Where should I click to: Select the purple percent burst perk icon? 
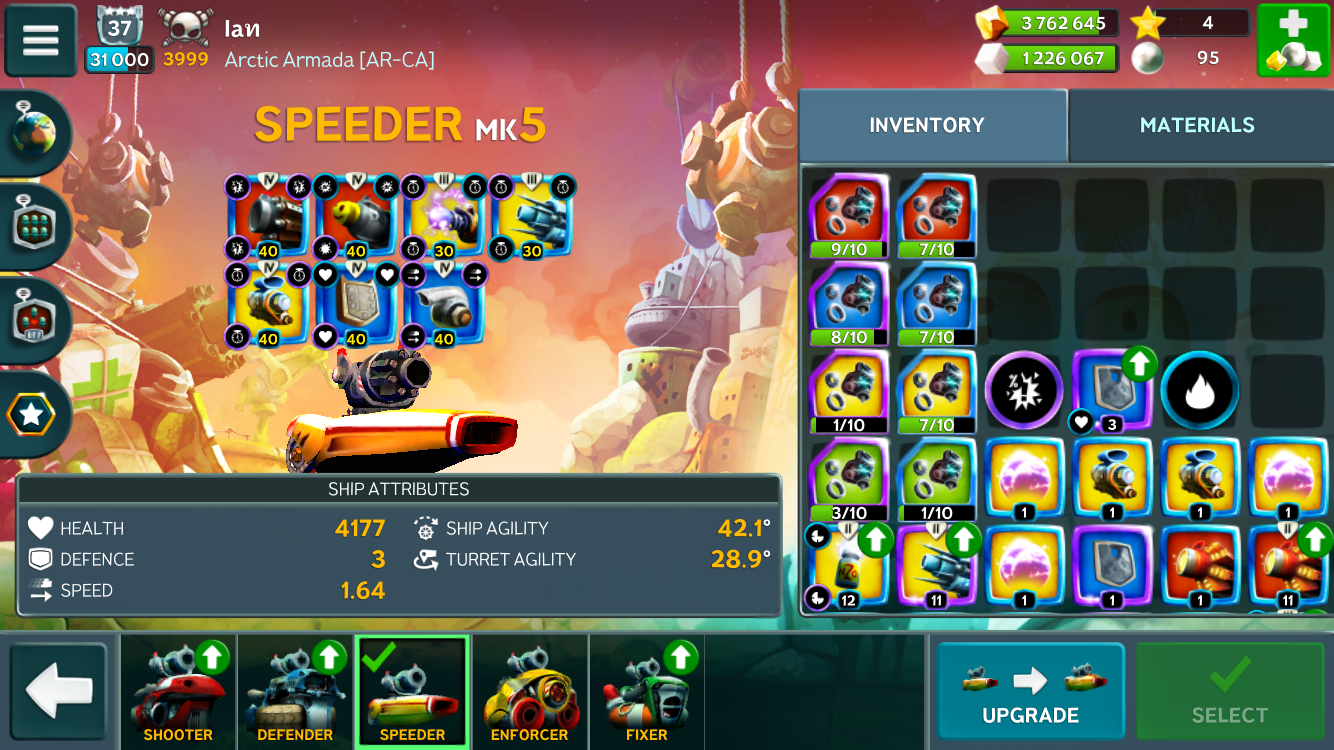(x=1023, y=391)
